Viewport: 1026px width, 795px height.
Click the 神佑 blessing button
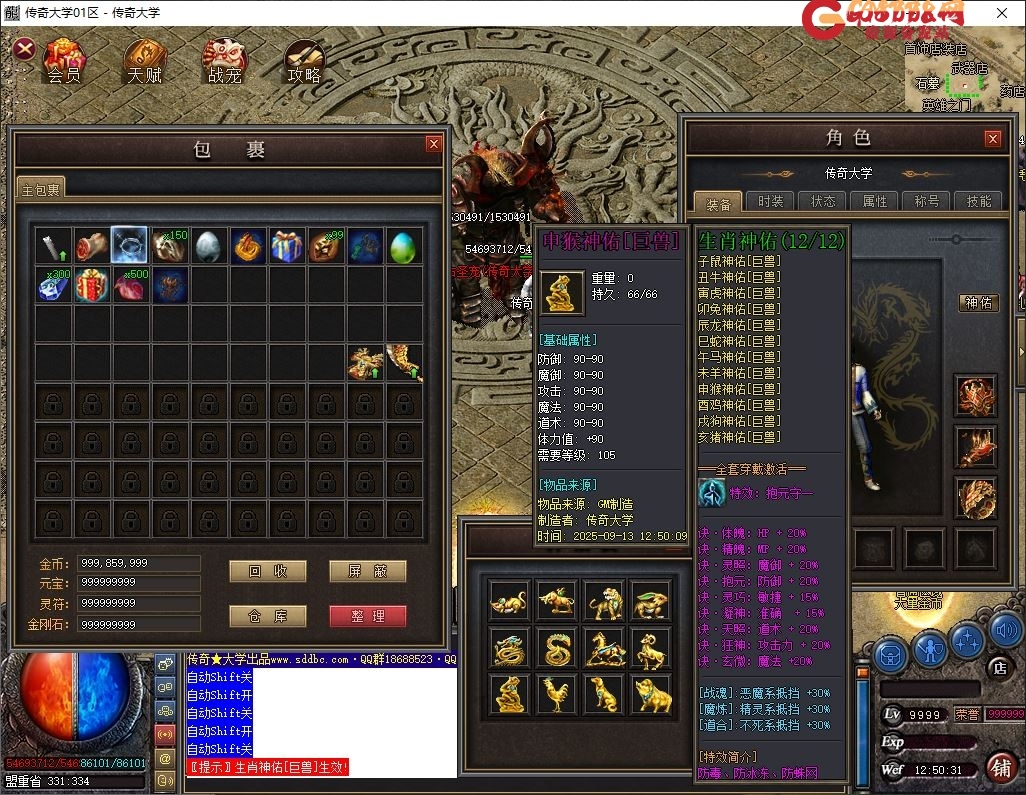click(x=978, y=302)
